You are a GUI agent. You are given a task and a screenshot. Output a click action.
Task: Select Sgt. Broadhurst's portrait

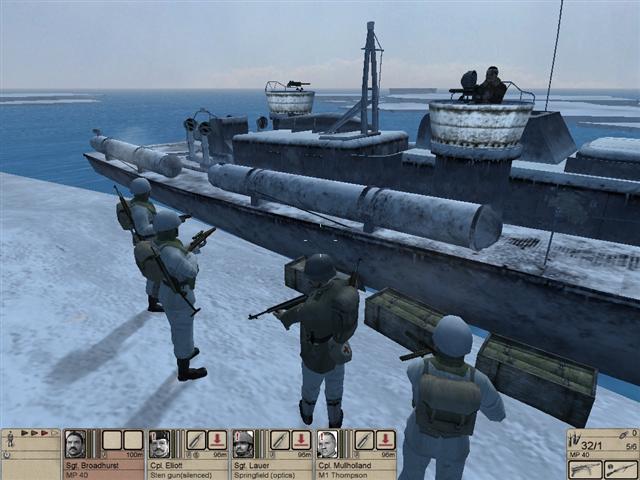(x=75, y=443)
